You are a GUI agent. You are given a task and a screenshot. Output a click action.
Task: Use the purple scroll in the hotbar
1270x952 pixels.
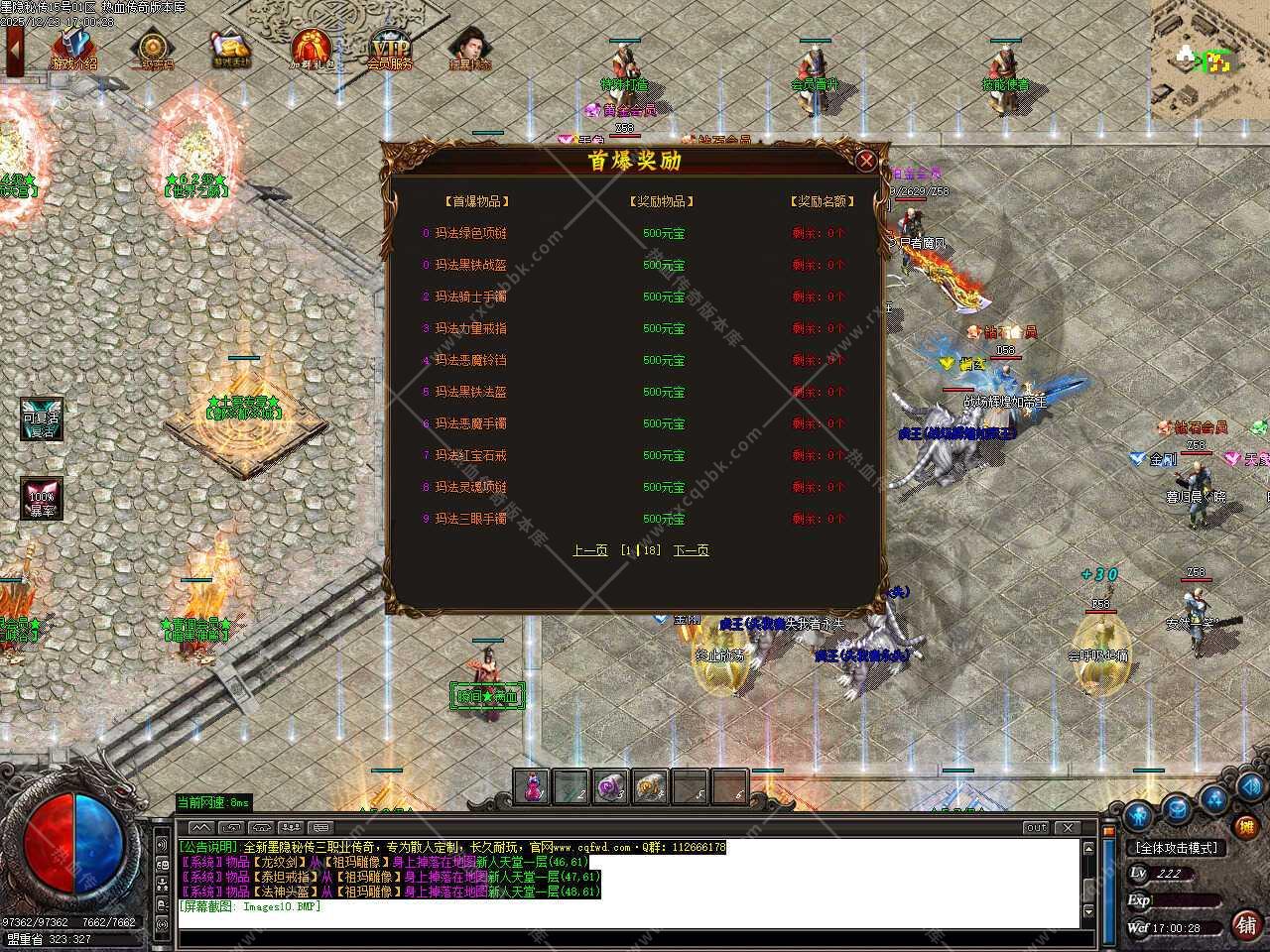click(610, 787)
